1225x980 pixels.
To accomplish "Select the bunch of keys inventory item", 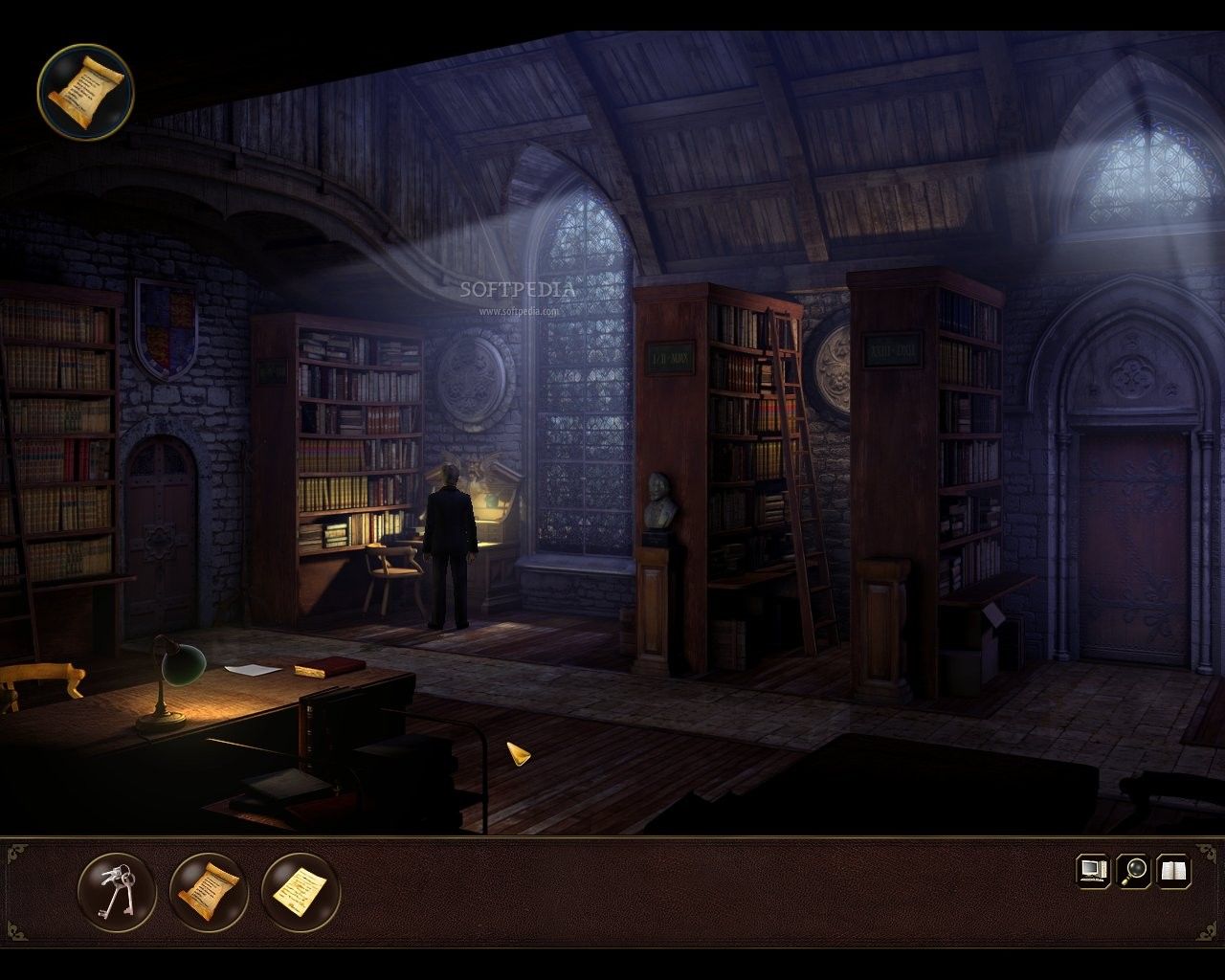I will click(x=117, y=891).
